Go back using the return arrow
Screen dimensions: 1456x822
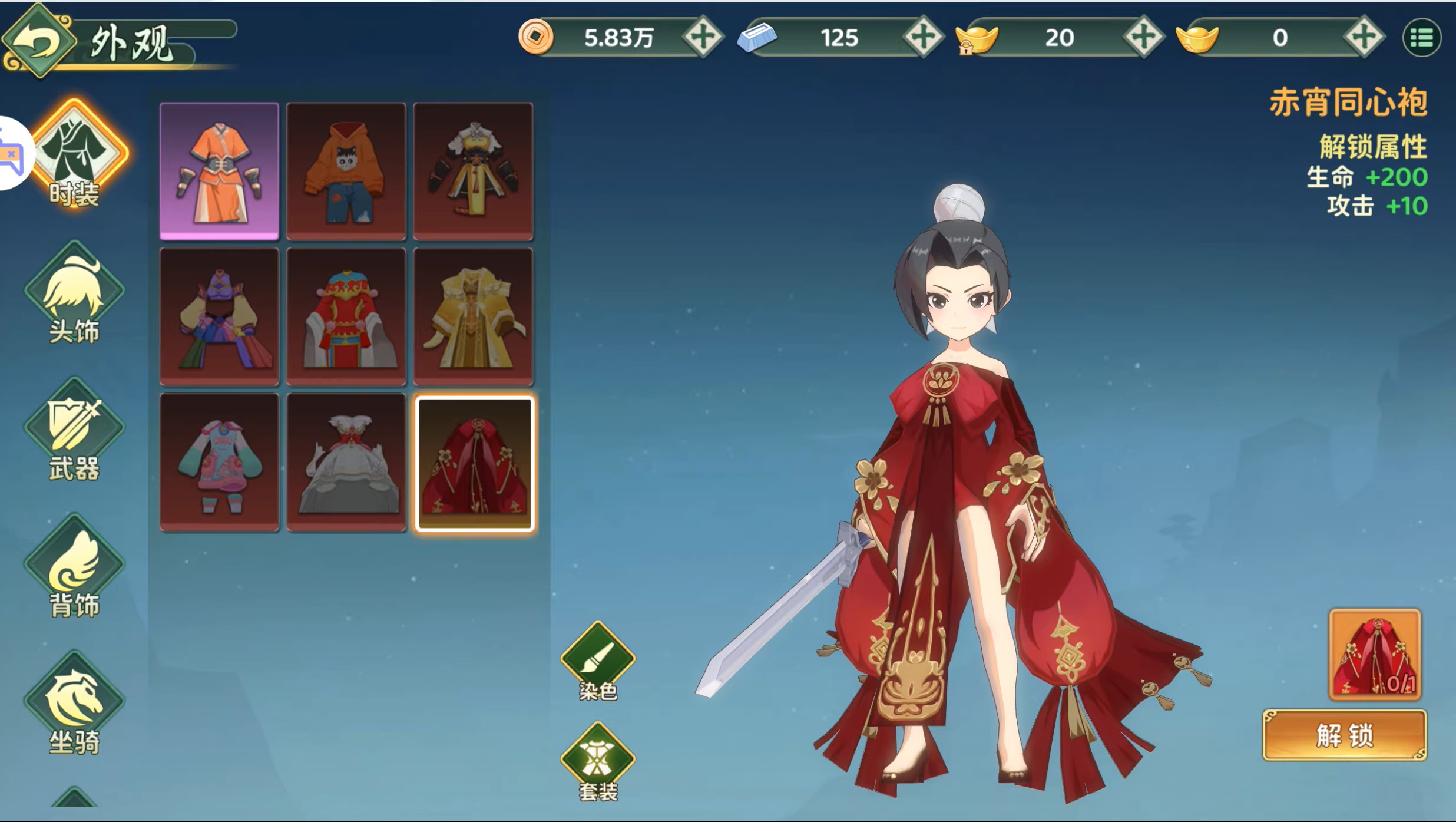tap(39, 41)
